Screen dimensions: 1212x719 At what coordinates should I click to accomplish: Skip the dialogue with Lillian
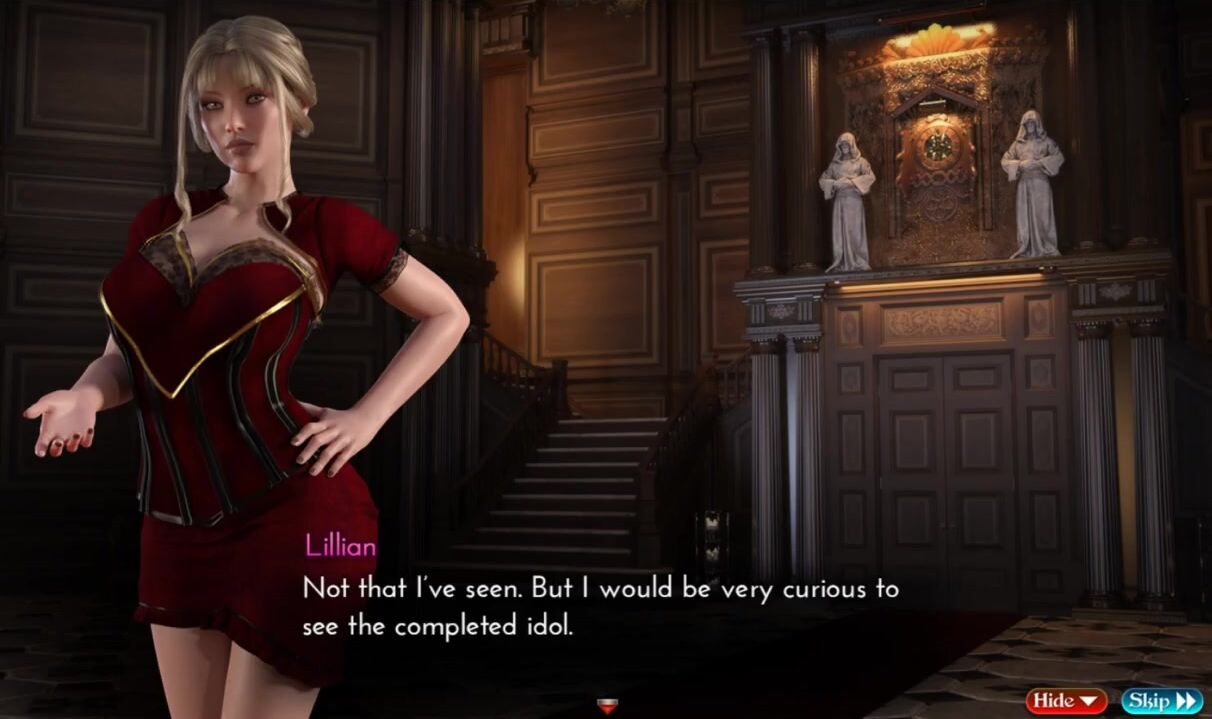click(x=1161, y=700)
